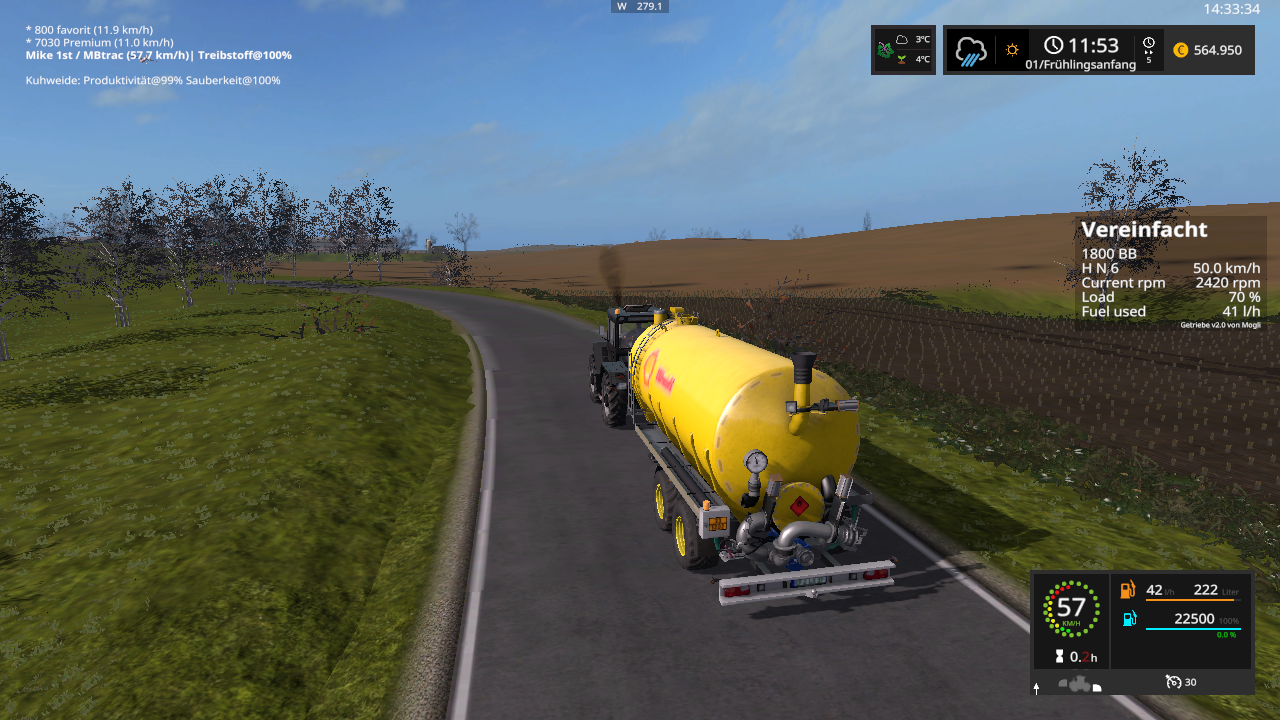Click the cyan tank fill level icon
This screenshot has height=720, width=1280.
click(1129, 619)
